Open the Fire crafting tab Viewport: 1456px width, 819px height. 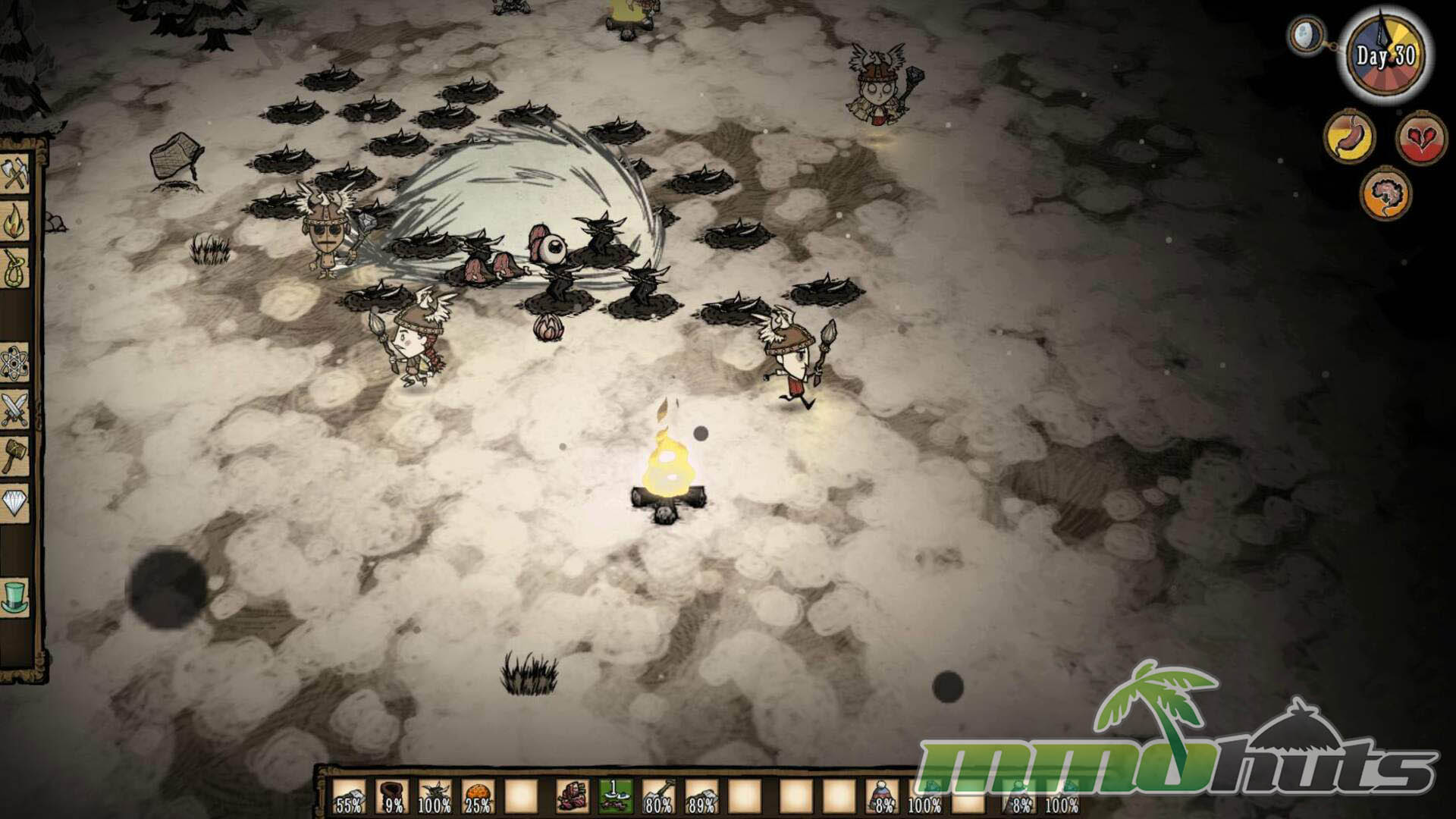pos(15,223)
